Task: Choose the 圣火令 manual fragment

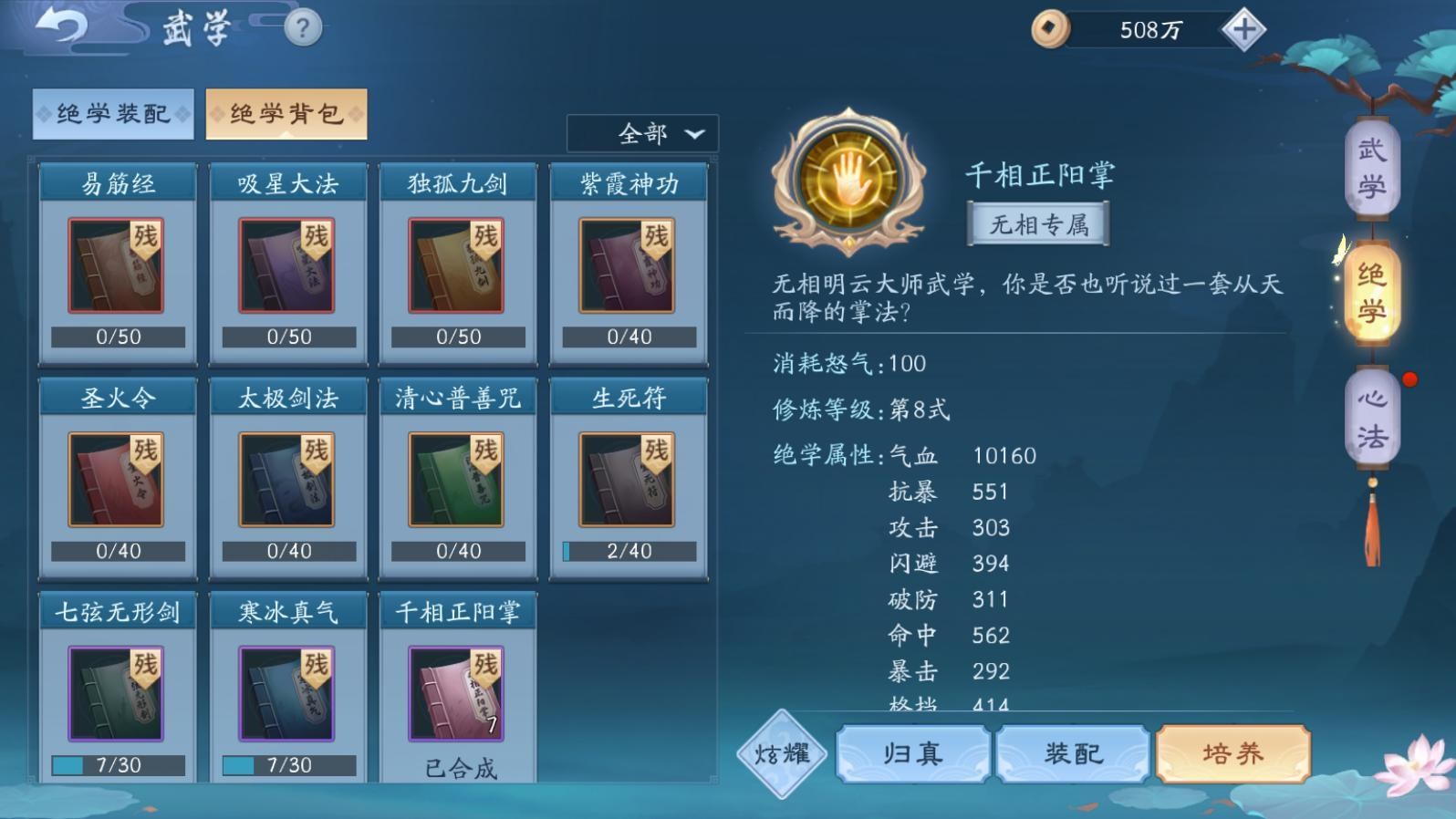Action: (118, 480)
